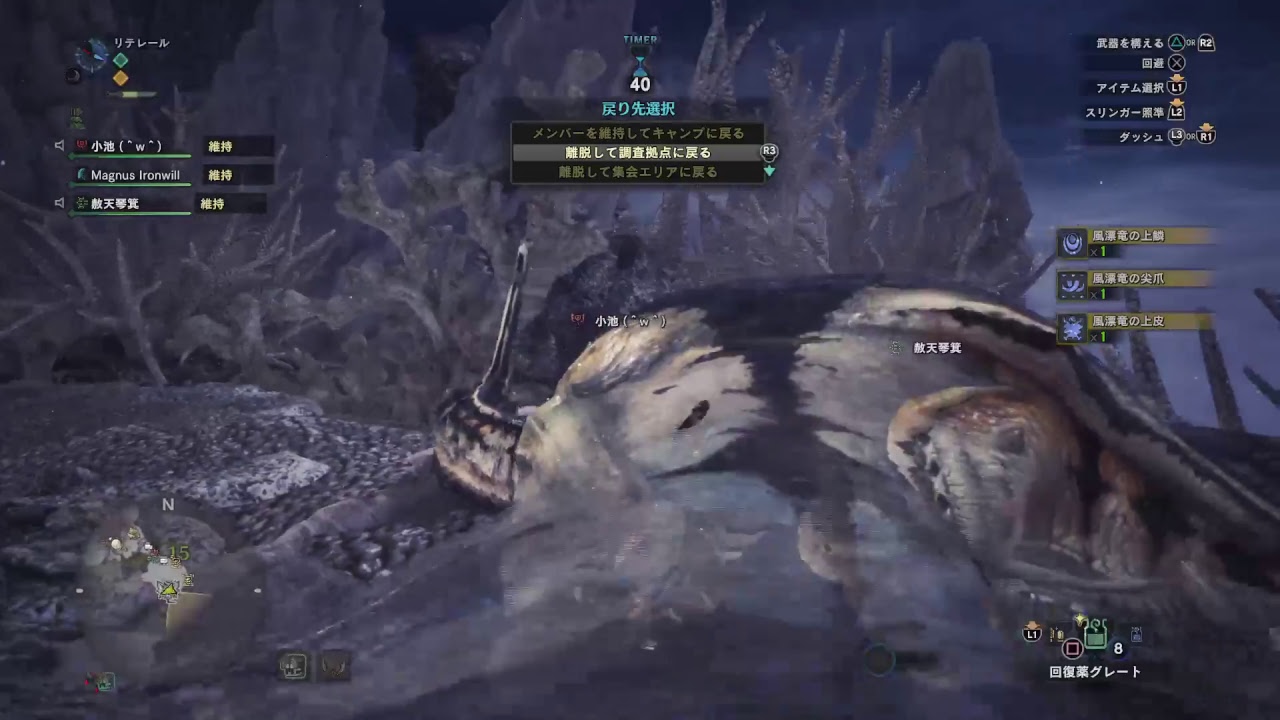Select 離脱して集会エリアに戻る

click(x=638, y=172)
